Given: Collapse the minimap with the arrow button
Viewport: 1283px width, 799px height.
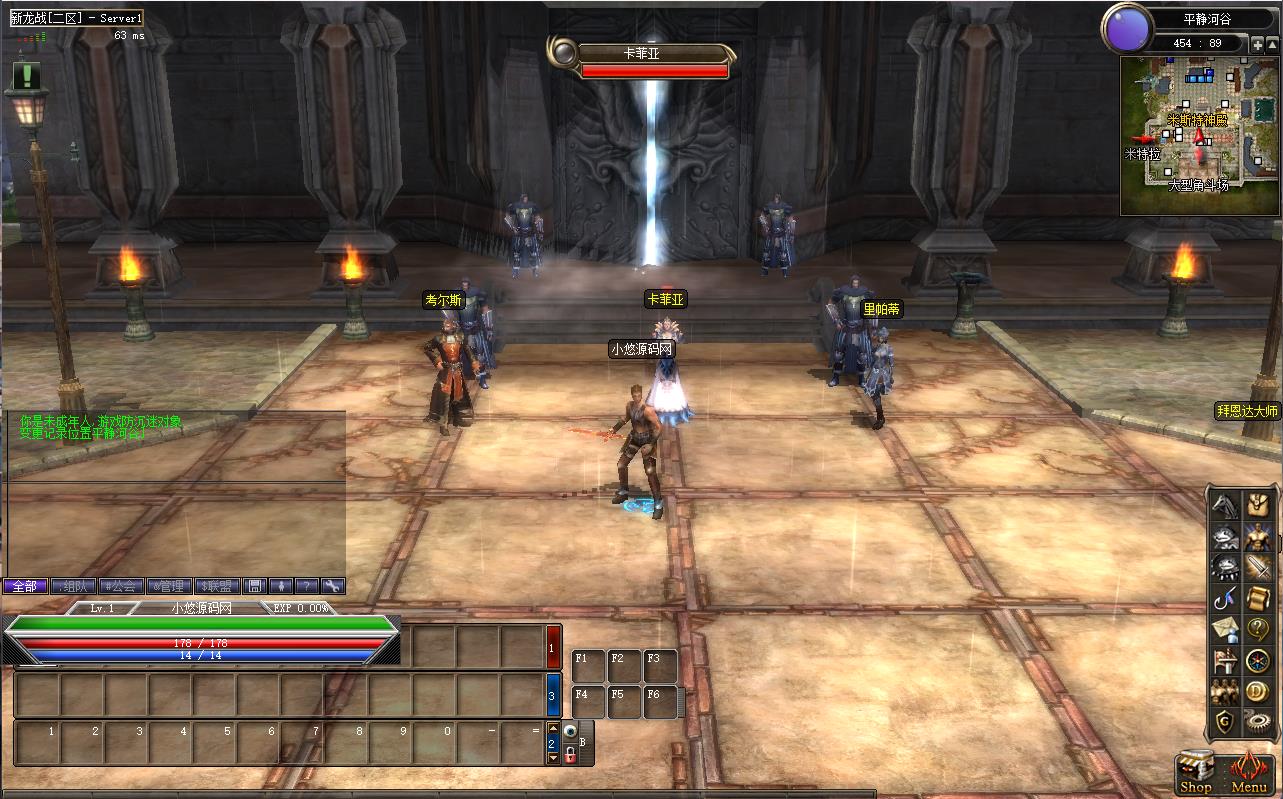Looking at the screenshot, I should point(1272,44).
